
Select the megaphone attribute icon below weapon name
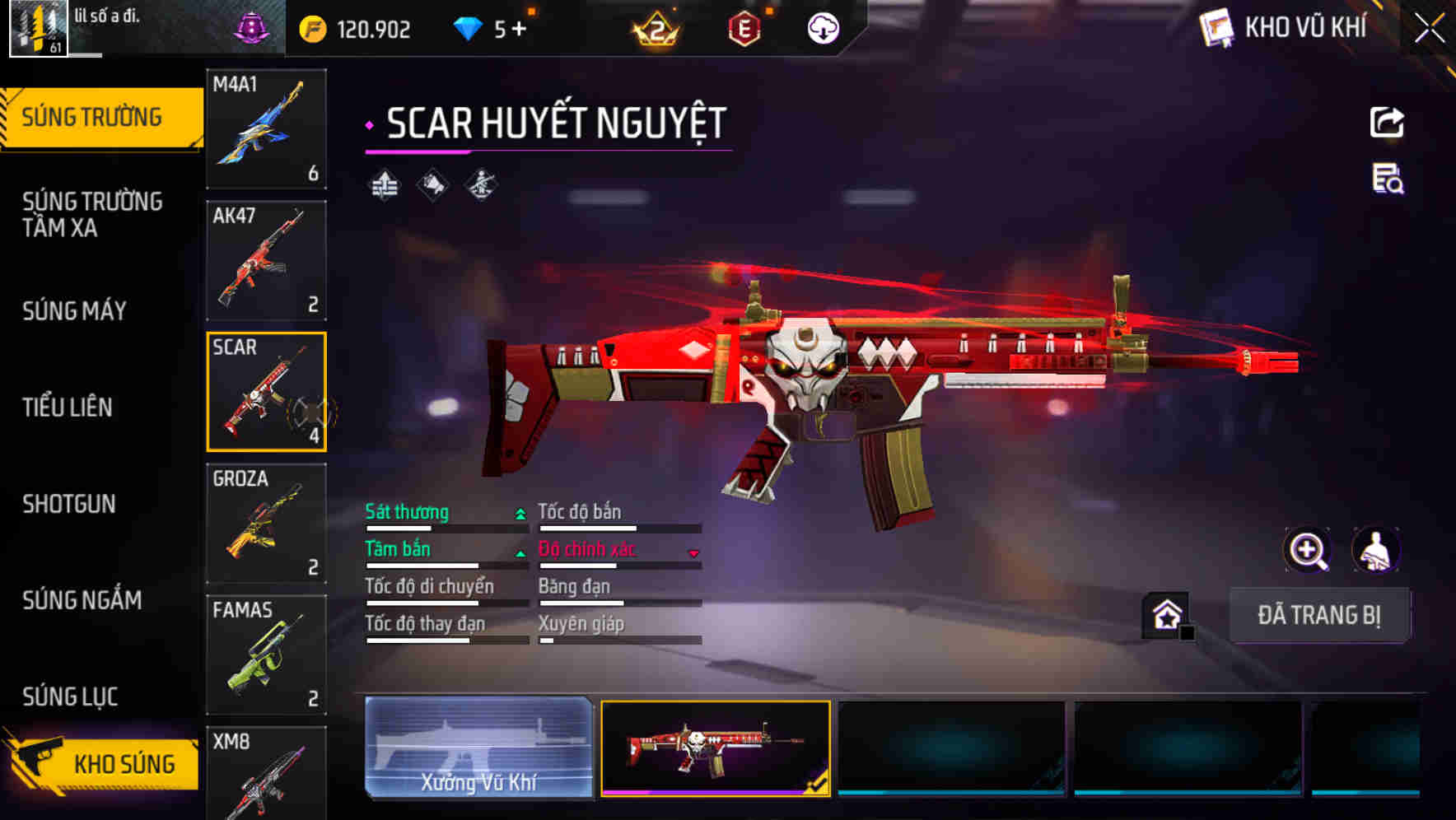coord(432,184)
